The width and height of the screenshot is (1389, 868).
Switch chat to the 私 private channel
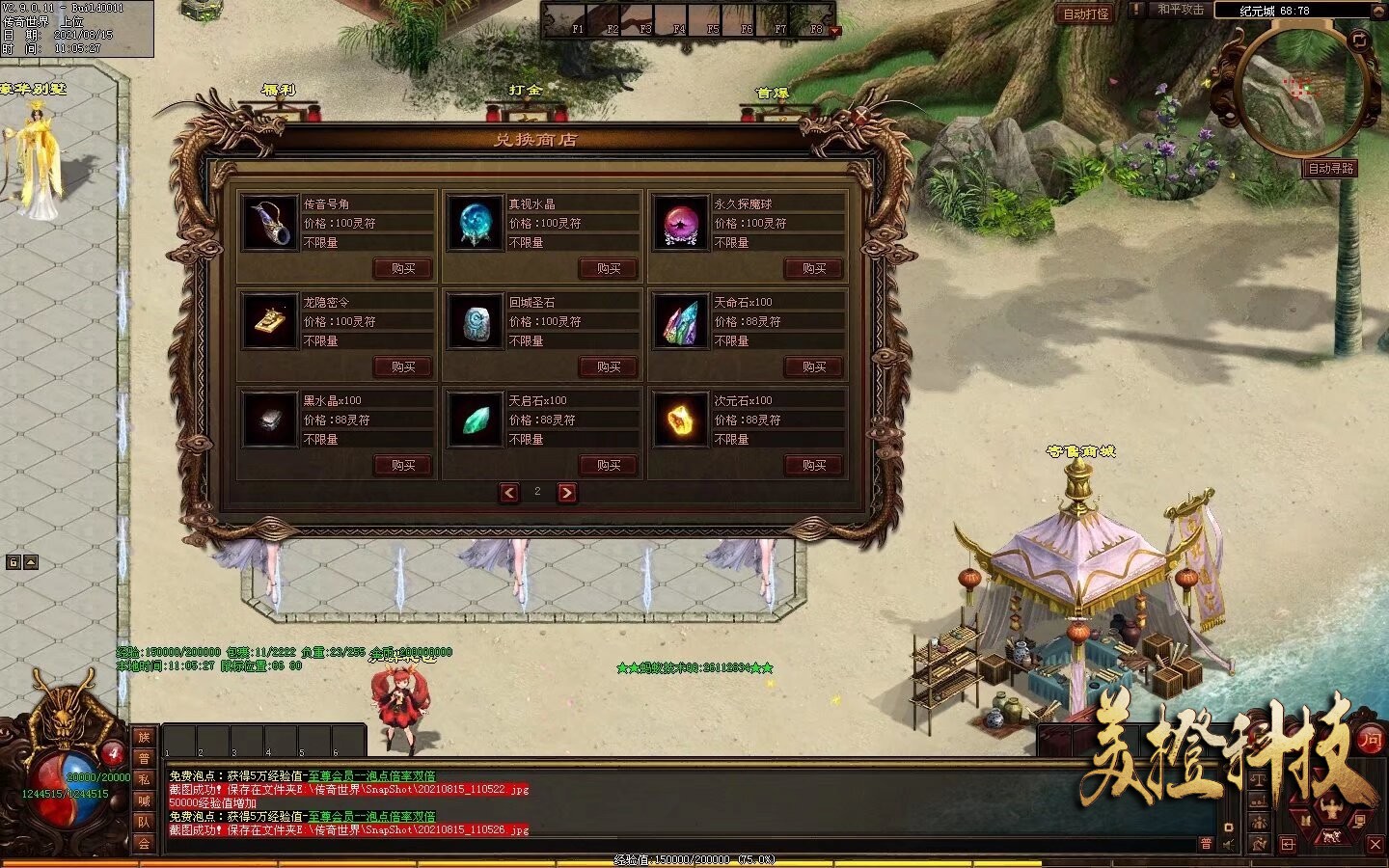[x=144, y=779]
